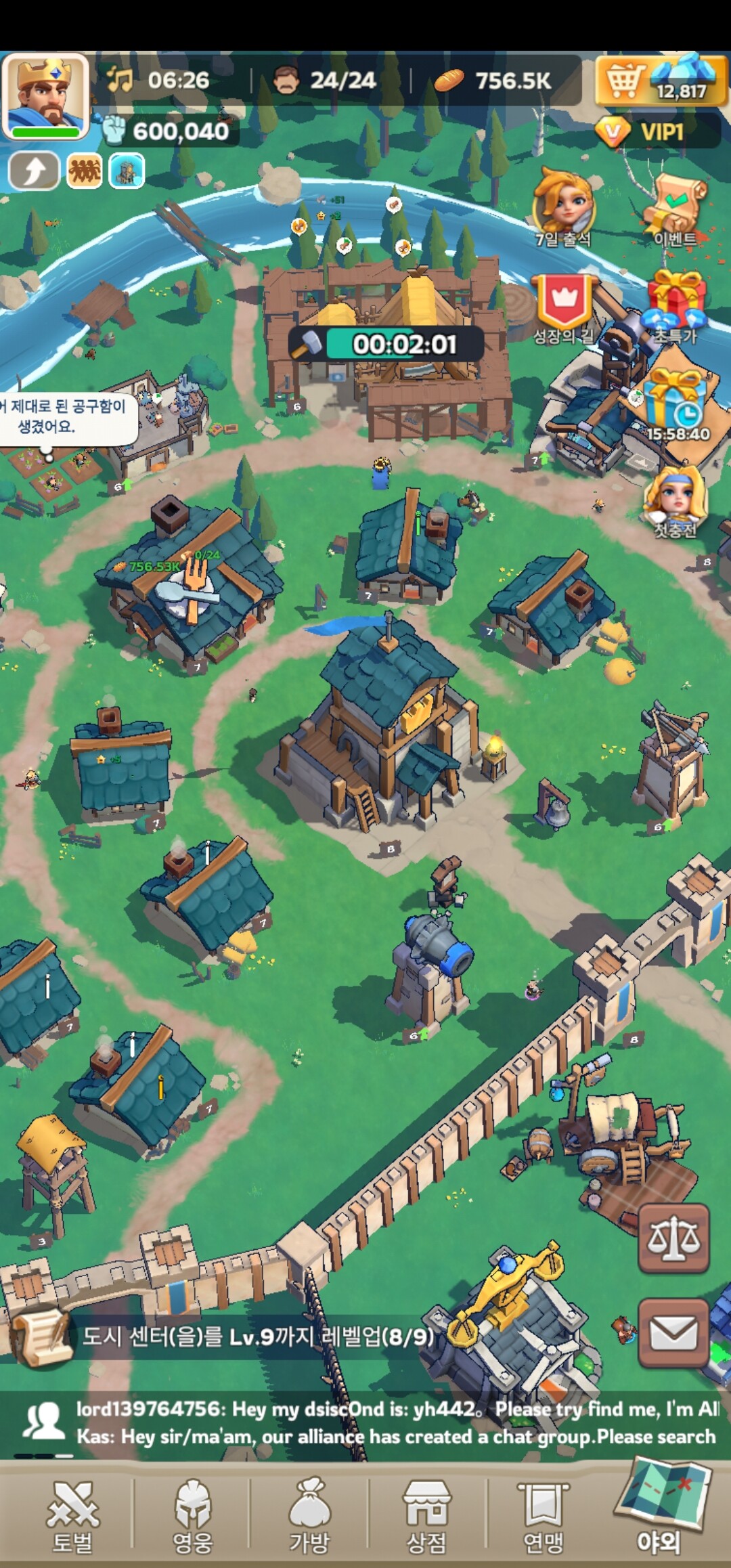Select the blue building buff icon
Viewport: 731px width, 1568px height.
pos(127,171)
